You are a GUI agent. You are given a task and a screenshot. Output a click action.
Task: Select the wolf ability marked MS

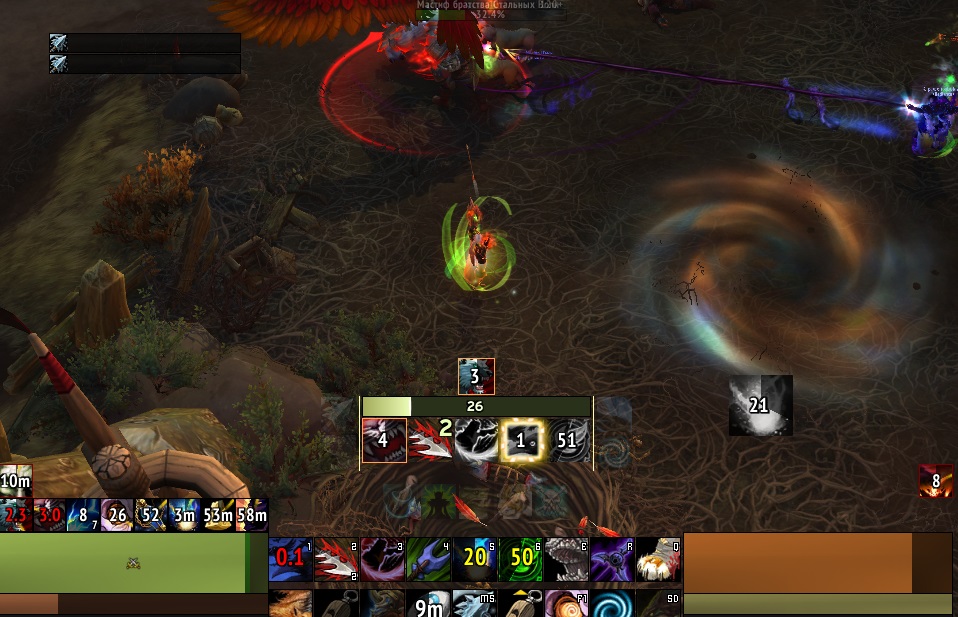(x=474, y=604)
